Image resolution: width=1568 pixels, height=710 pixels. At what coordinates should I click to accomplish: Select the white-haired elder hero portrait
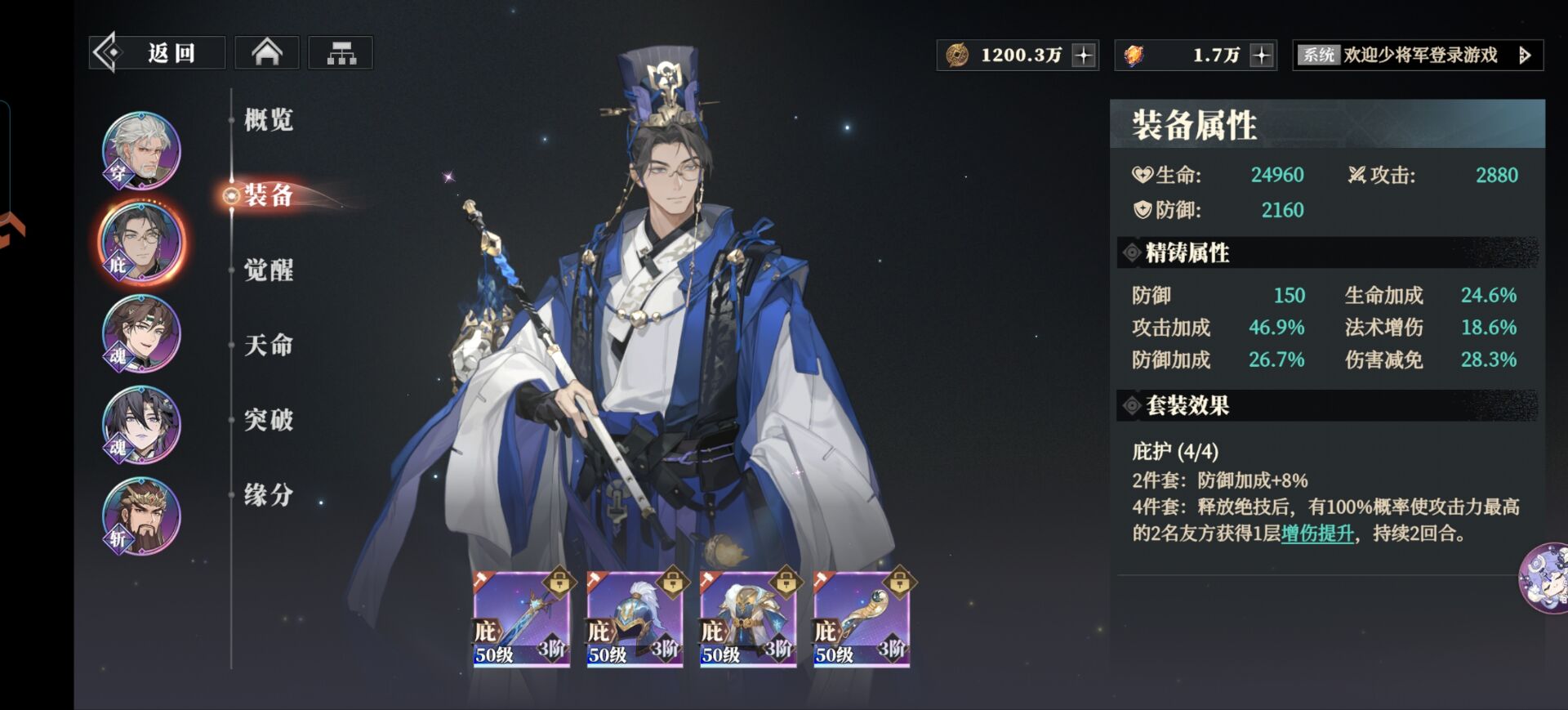click(141, 151)
